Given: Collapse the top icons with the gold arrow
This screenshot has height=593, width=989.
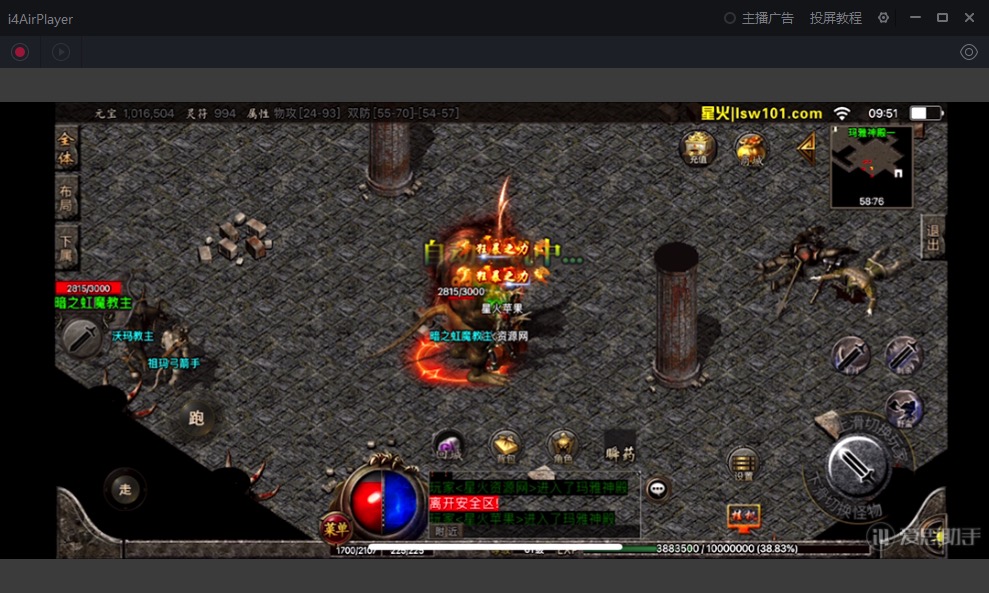Looking at the screenshot, I should (805, 149).
